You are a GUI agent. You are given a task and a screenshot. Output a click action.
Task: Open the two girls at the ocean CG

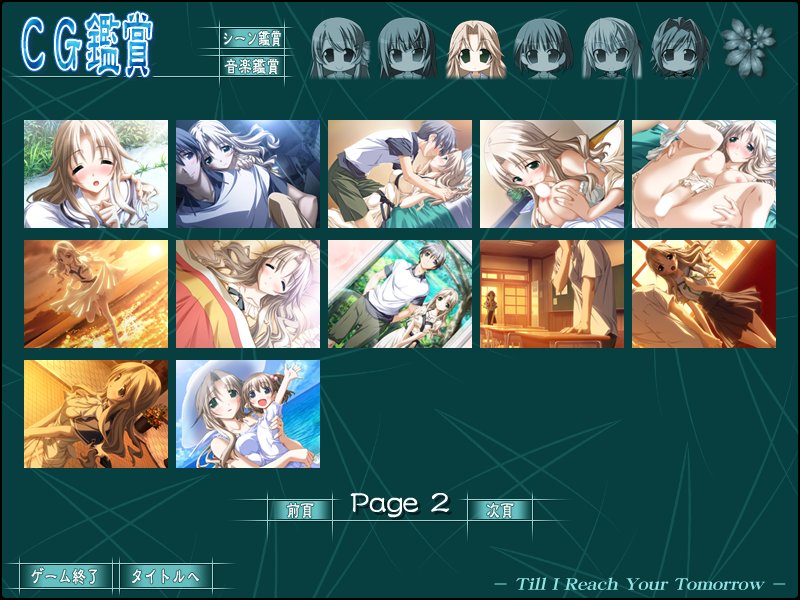pos(248,414)
